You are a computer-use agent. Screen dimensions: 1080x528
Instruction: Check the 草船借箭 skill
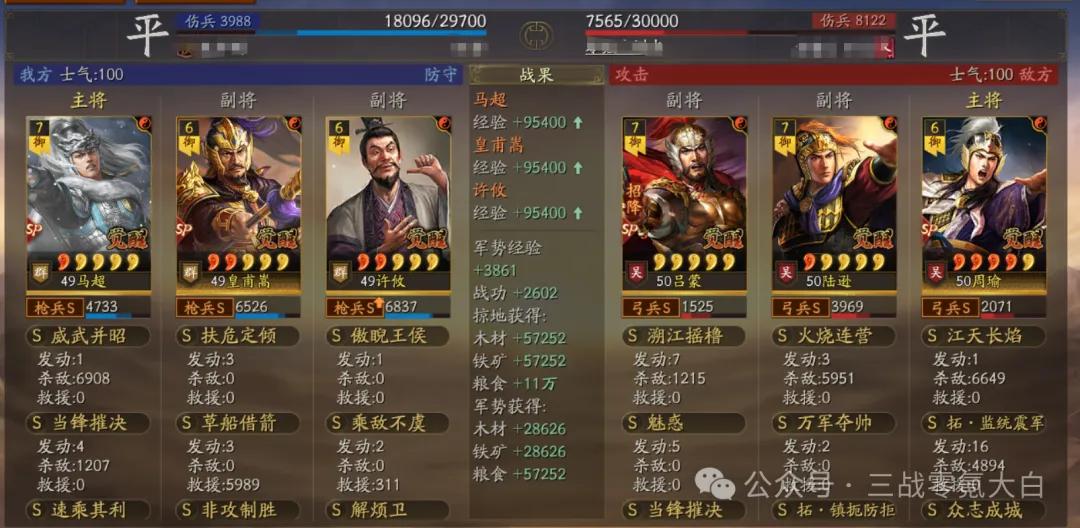238,423
